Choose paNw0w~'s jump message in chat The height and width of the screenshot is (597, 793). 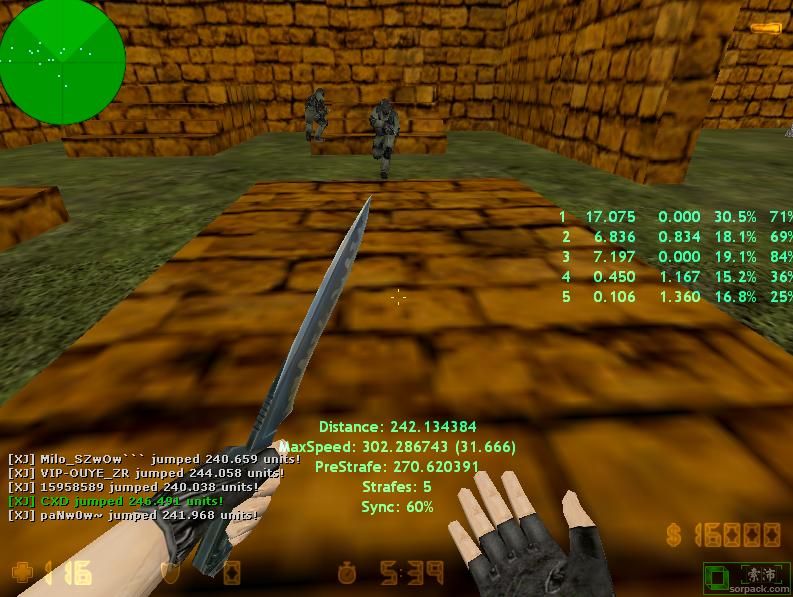click(133, 515)
